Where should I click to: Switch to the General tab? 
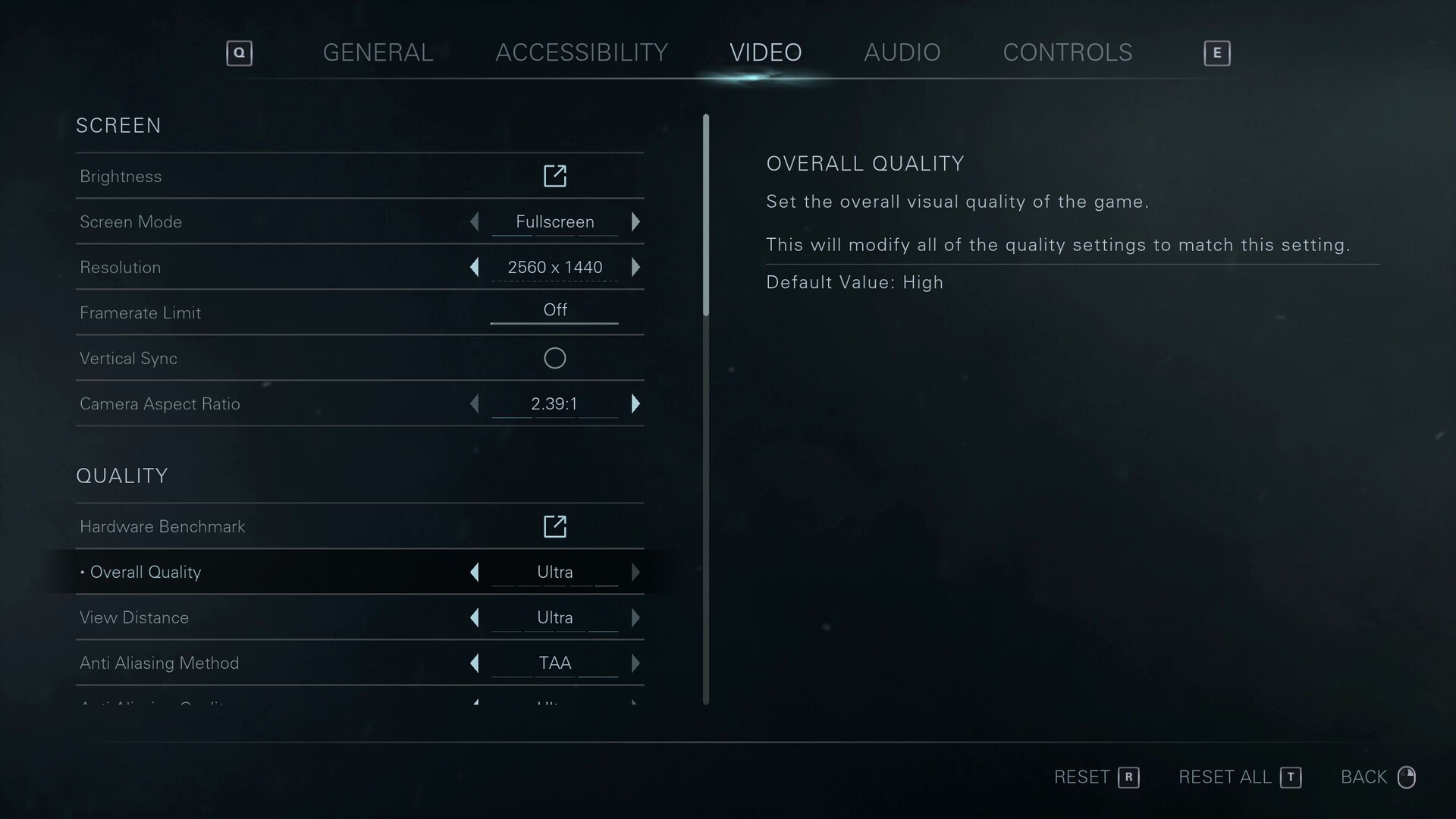click(378, 52)
